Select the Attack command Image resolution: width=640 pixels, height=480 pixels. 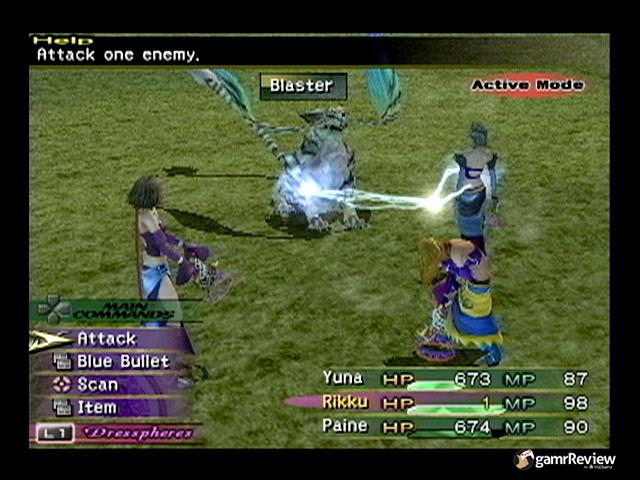[106, 339]
